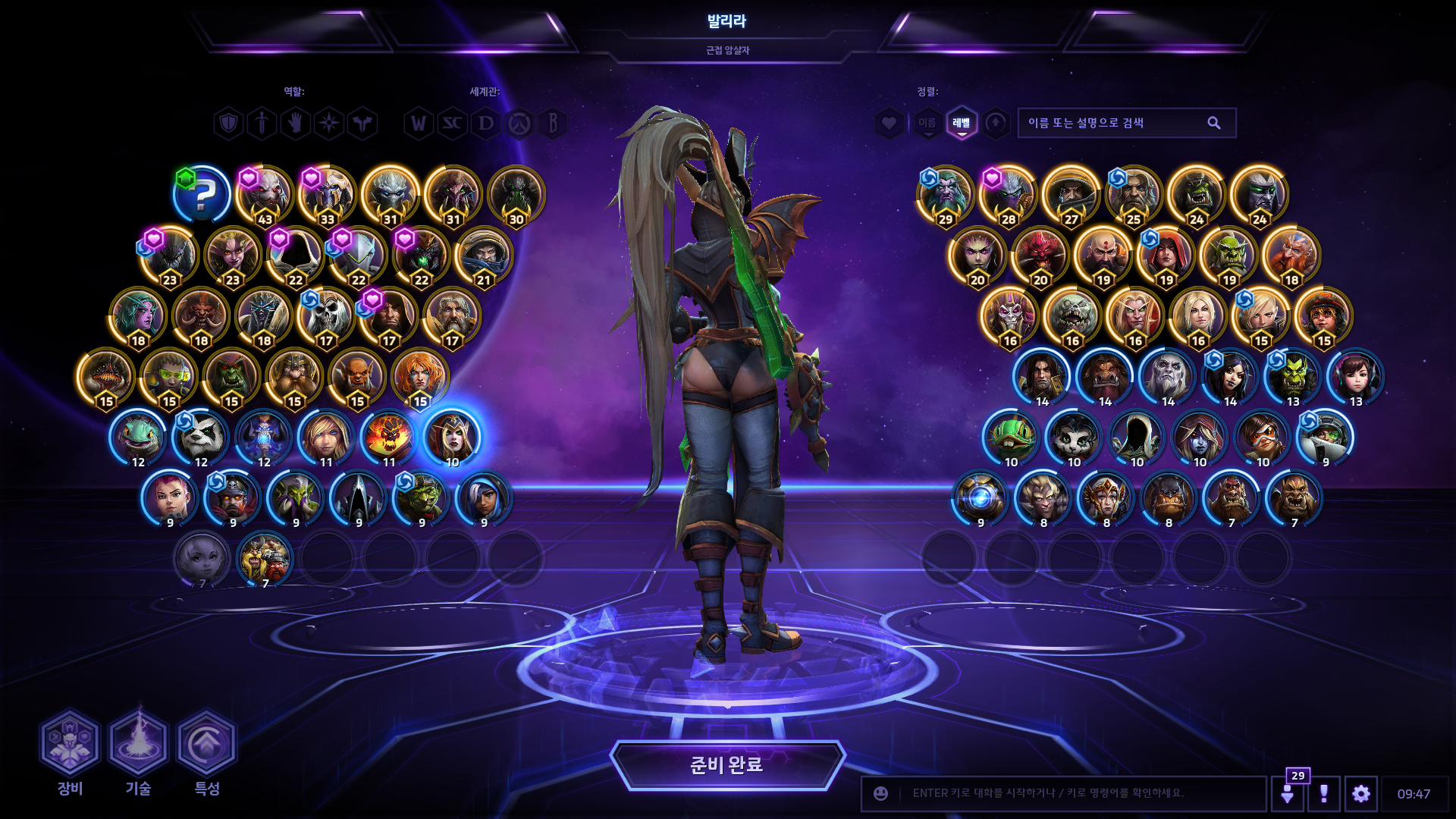Click the hero search field
Image resolution: width=1456 pixels, height=819 pixels.
pos(1115,123)
